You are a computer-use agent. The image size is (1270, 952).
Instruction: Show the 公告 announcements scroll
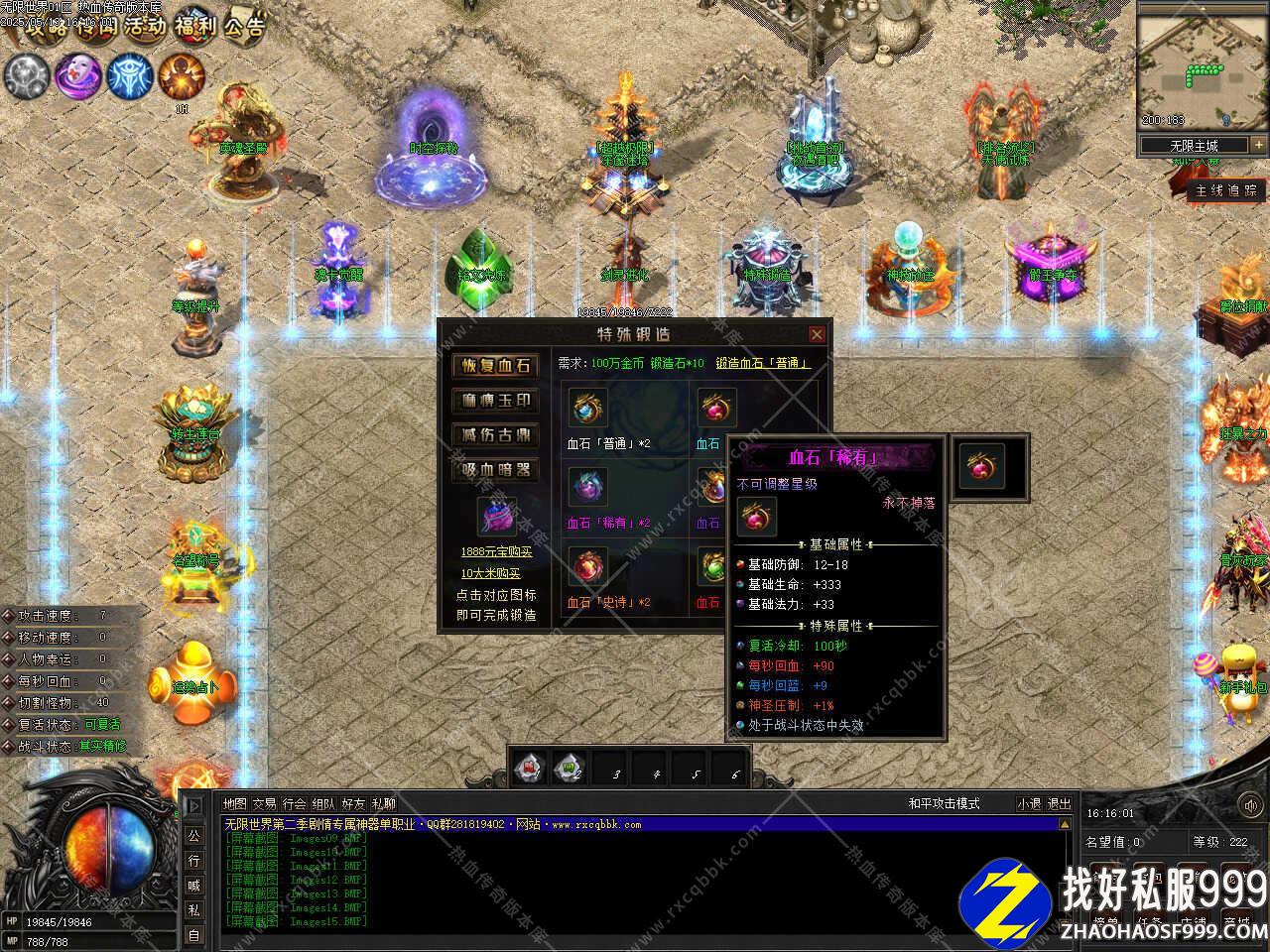244,24
